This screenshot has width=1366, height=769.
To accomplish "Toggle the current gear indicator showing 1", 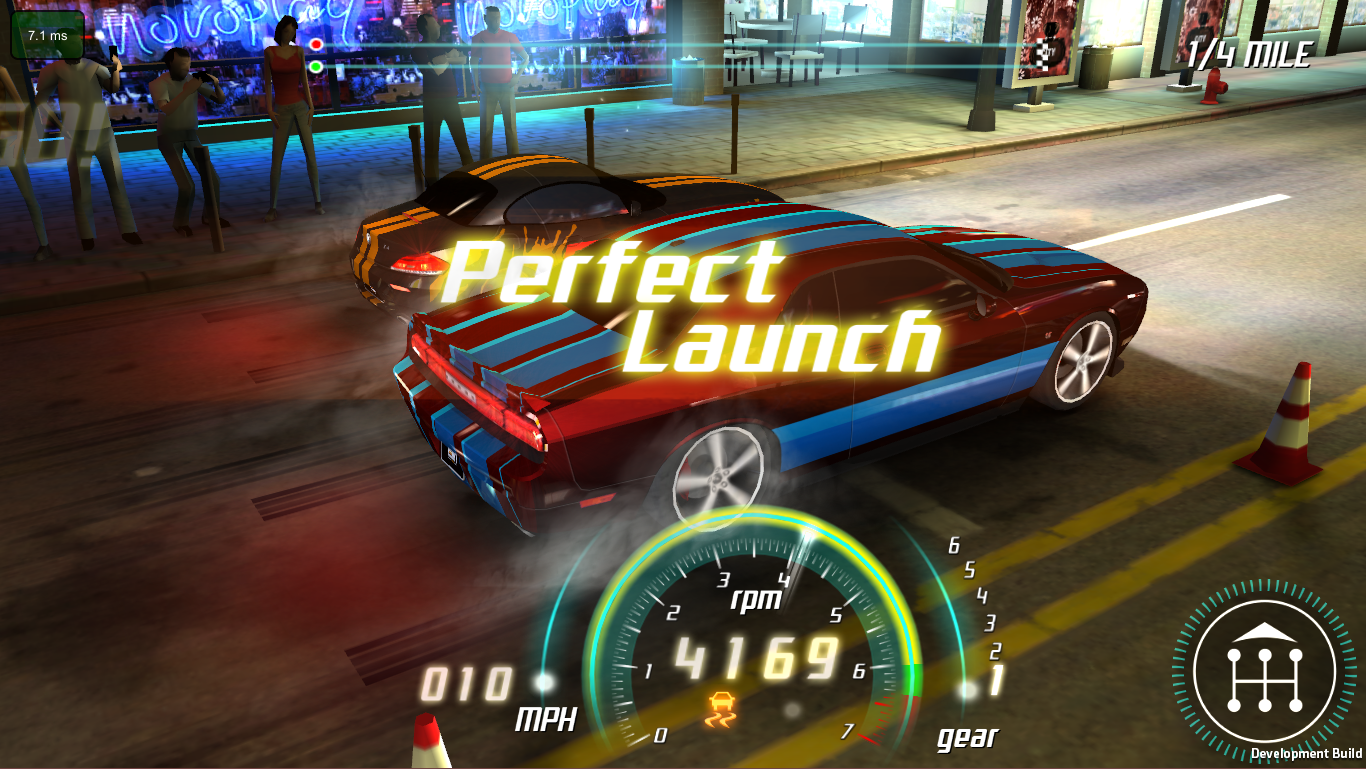I will click(996, 678).
